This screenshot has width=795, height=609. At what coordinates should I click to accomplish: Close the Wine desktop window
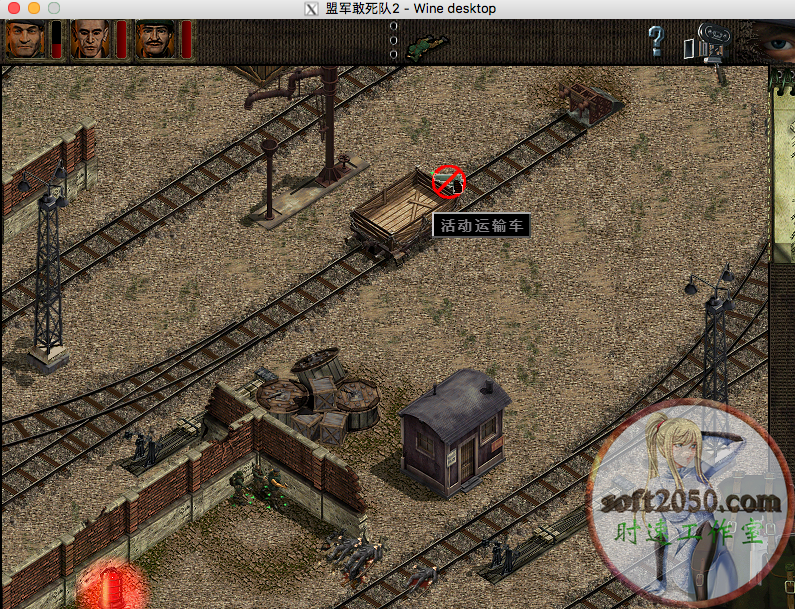tap(13, 8)
